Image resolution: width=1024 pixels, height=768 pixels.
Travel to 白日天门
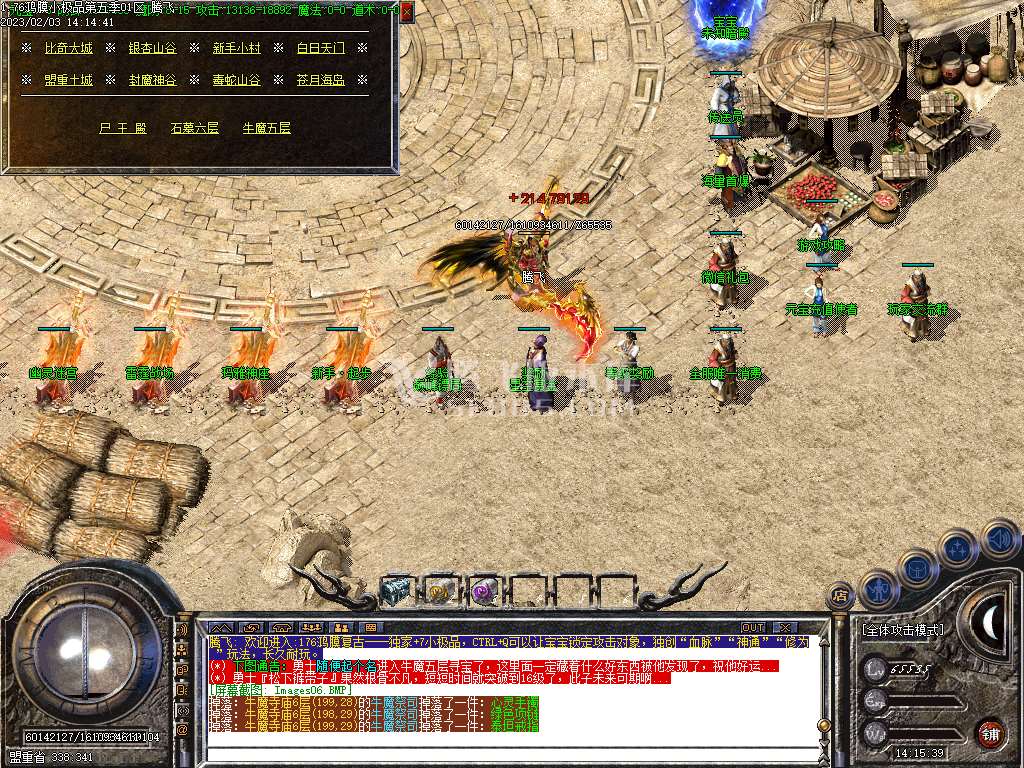tap(320, 48)
